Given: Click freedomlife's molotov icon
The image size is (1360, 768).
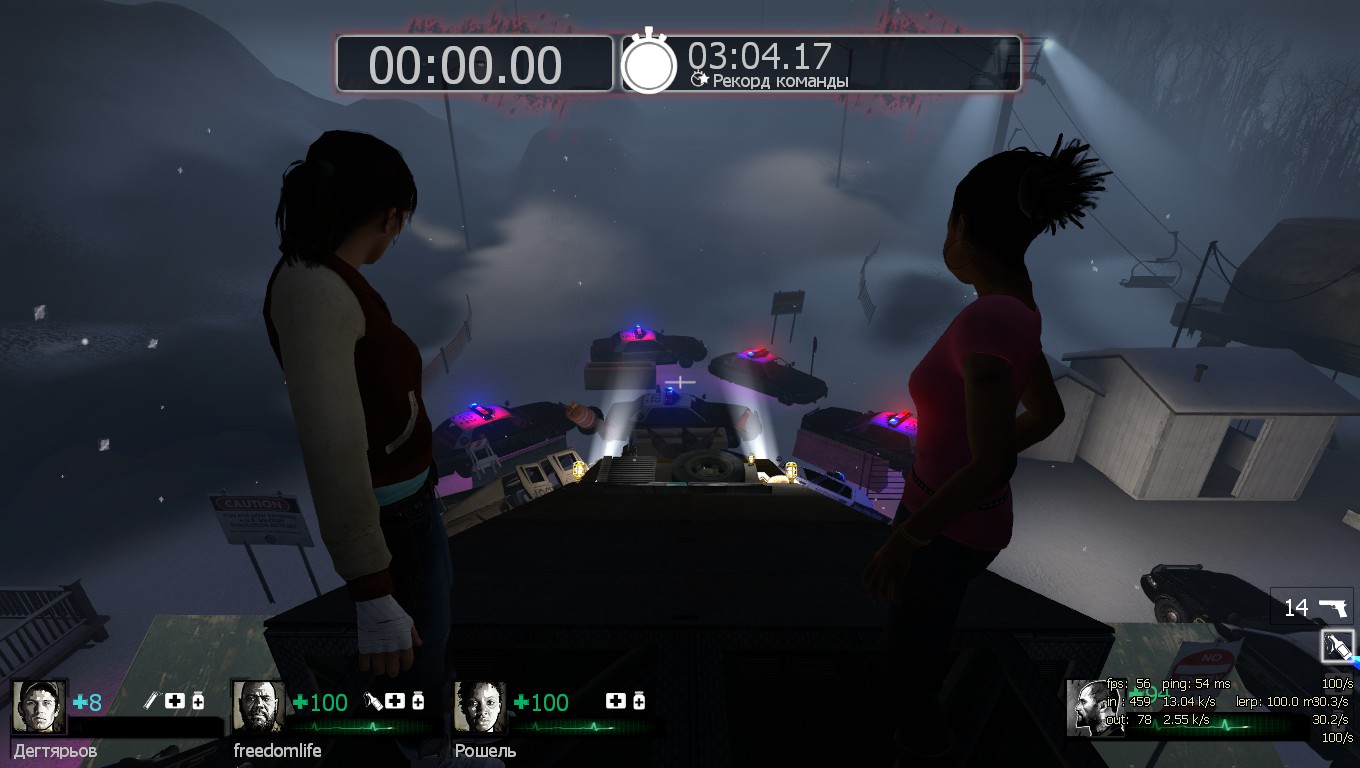Looking at the screenshot, I should [374, 701].
